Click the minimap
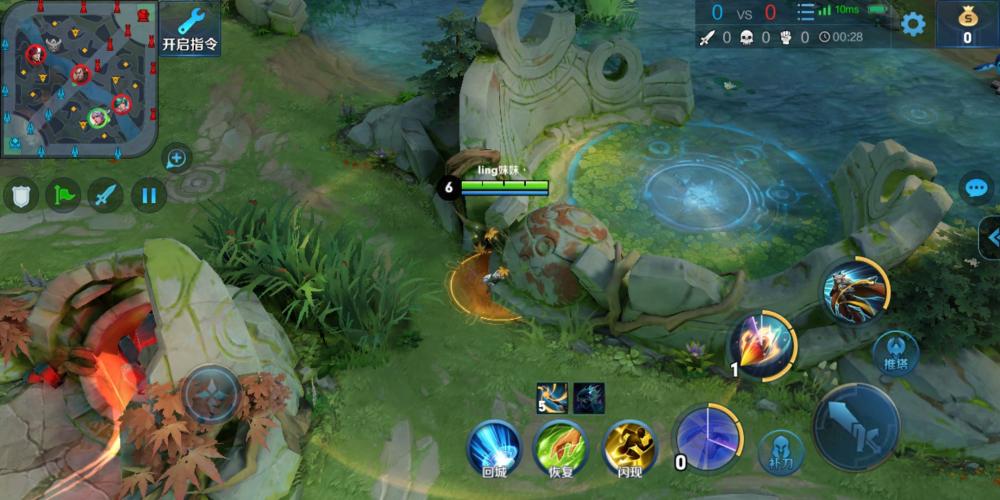The height and width of the screenshot is (500, 1000). pyautogui.click(x=78, y=79)
